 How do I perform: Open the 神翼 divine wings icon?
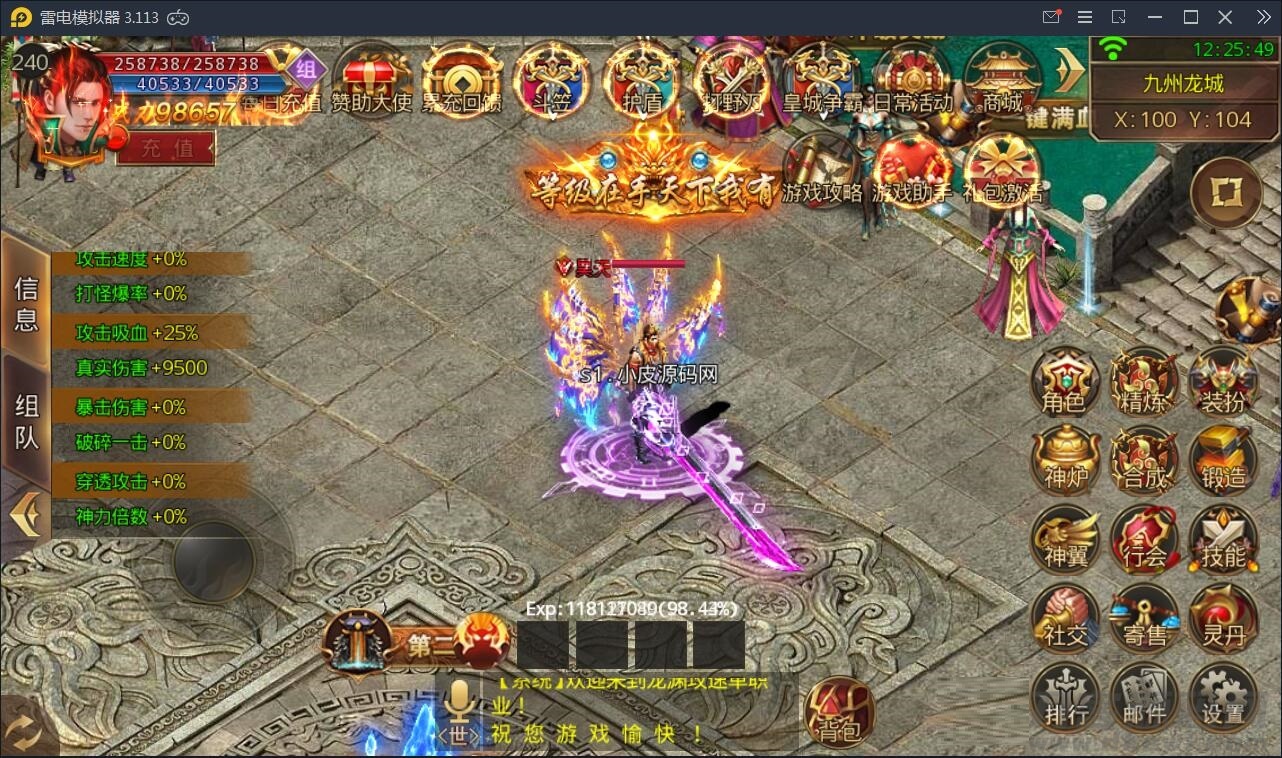(1064, 540)
